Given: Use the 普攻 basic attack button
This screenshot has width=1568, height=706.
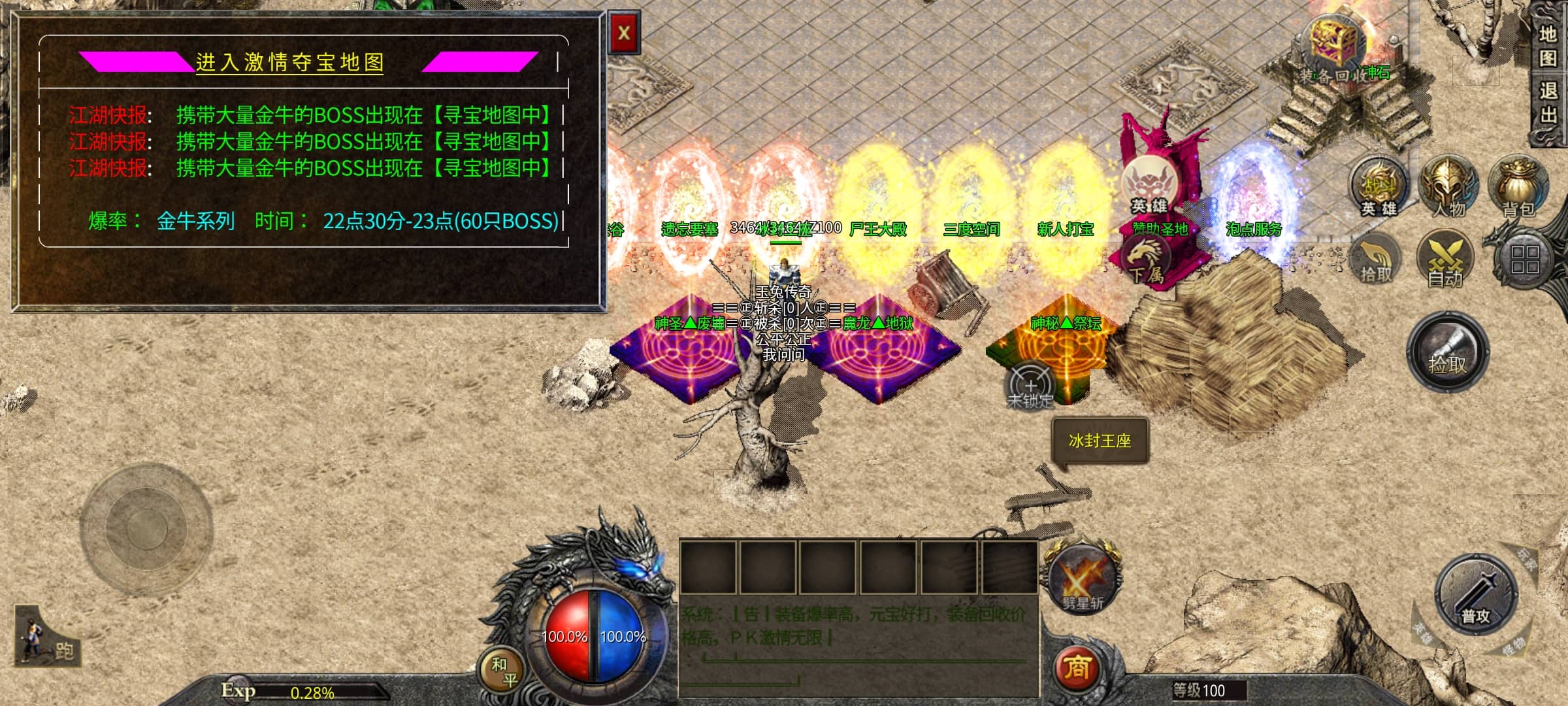Looking at the screenshot, I should pos(1476,595).
